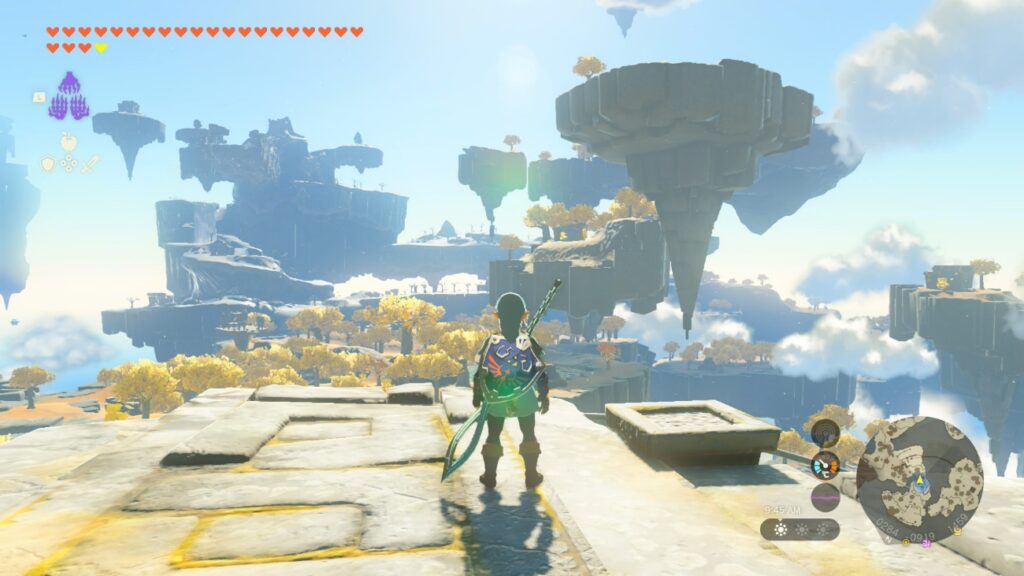Activate the purple Ultrahand ability icon
This screenshot has width=1024, height=576.
(x=68, y=97)
